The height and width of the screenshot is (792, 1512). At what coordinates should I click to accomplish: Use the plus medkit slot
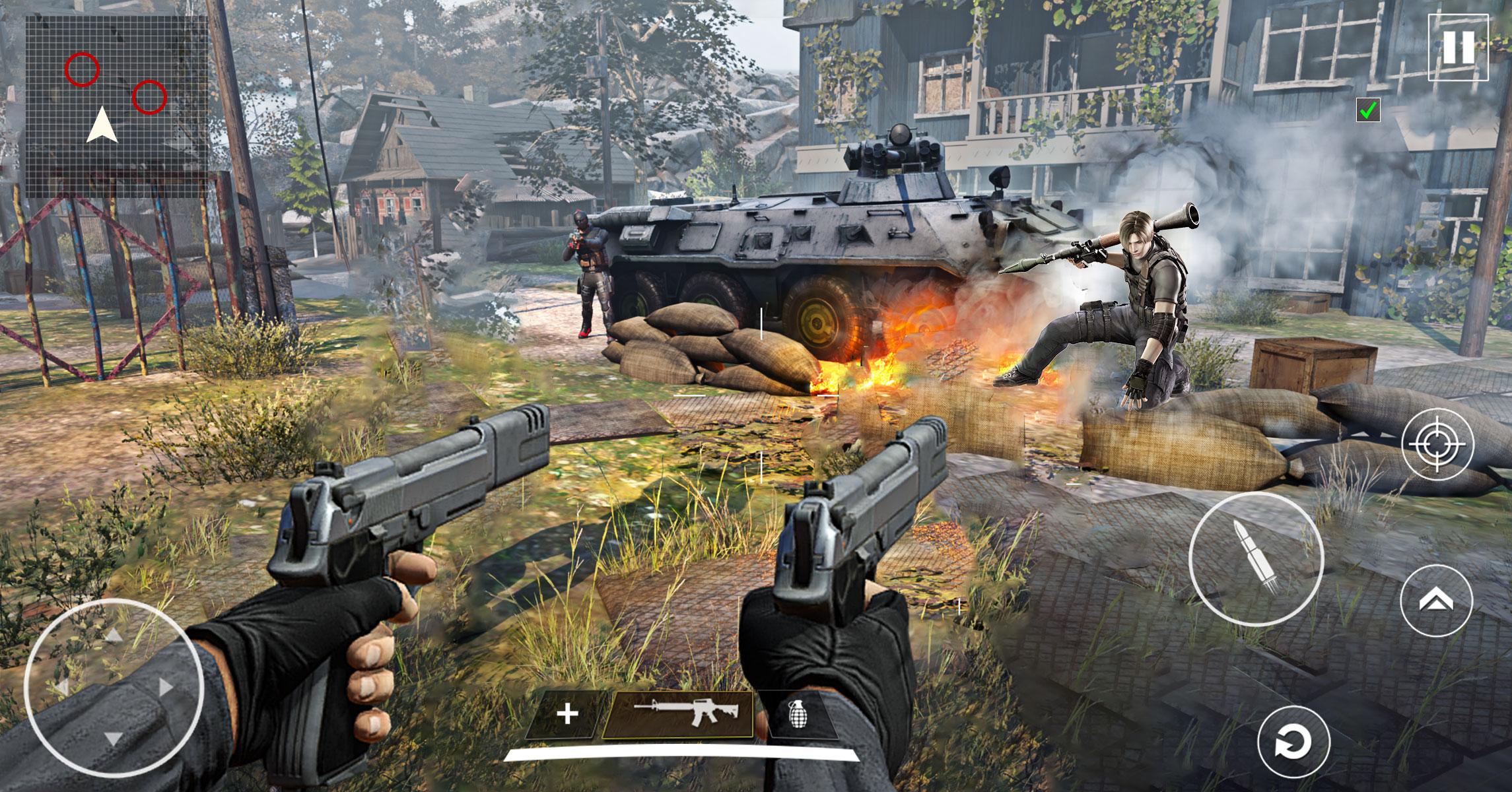pyautogui.click(x=567, y=714)
